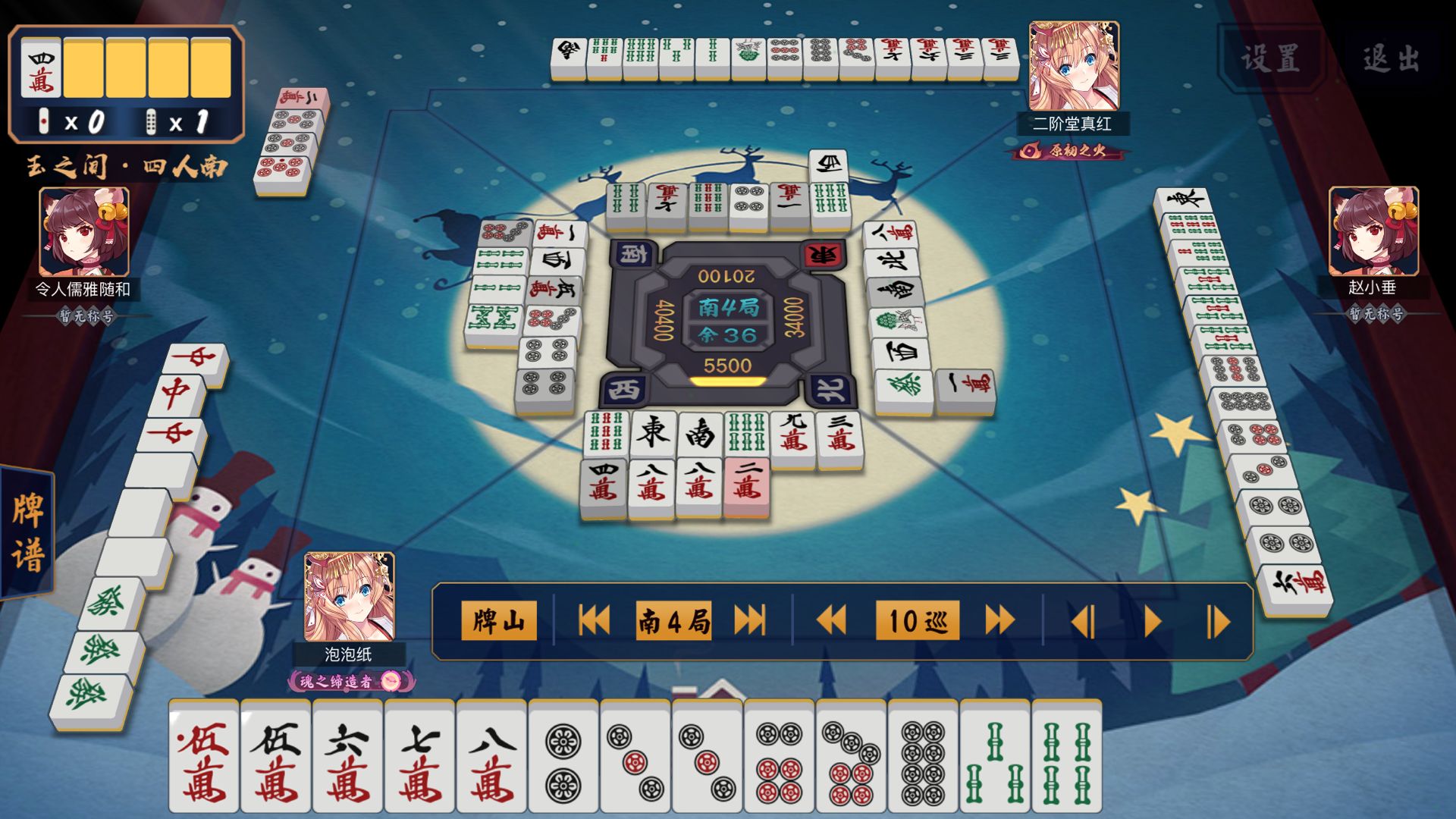
Task: Play the replay
Action: click(x=1152, y=623)
